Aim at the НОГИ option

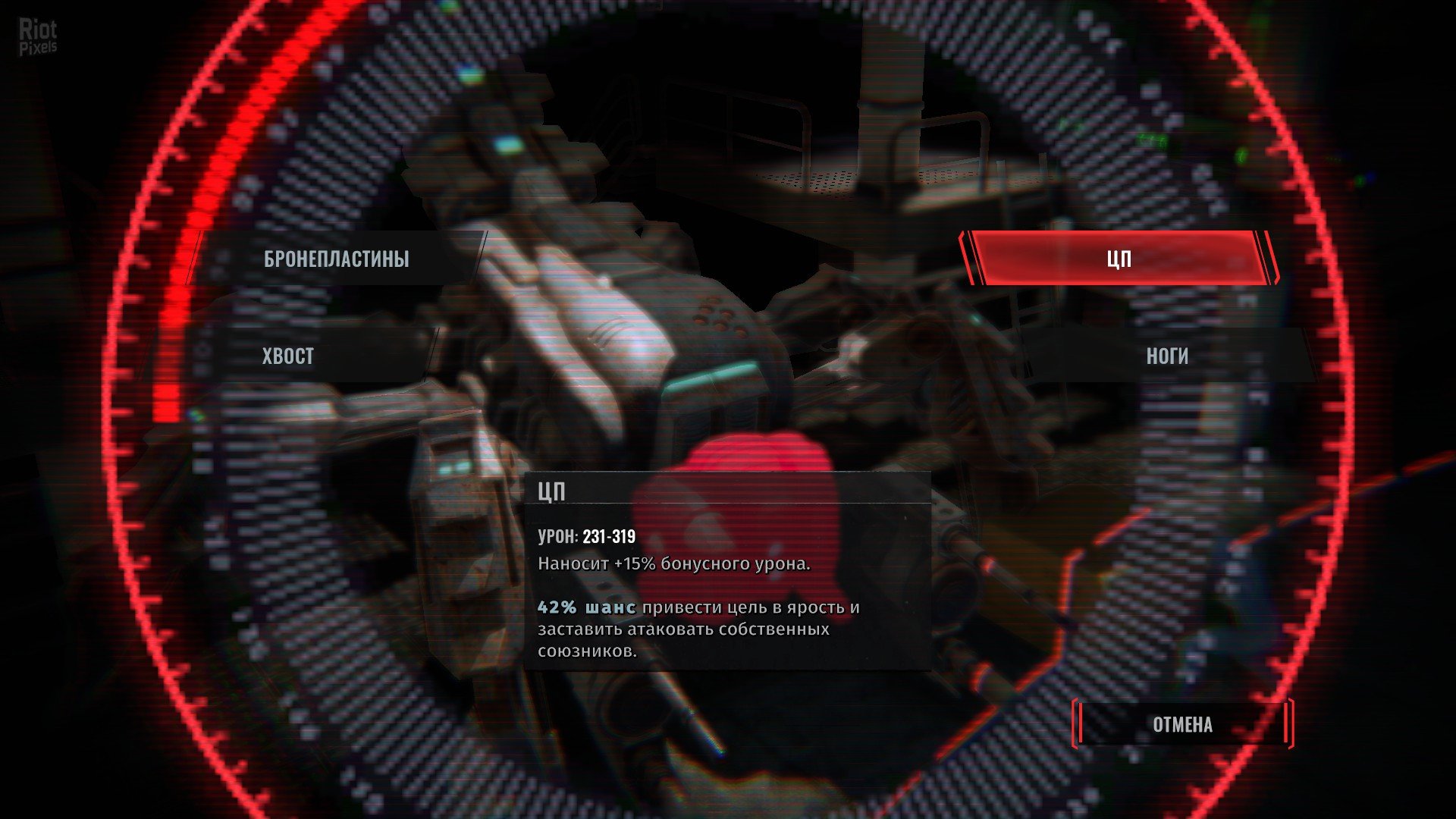tap(1166, 356)
